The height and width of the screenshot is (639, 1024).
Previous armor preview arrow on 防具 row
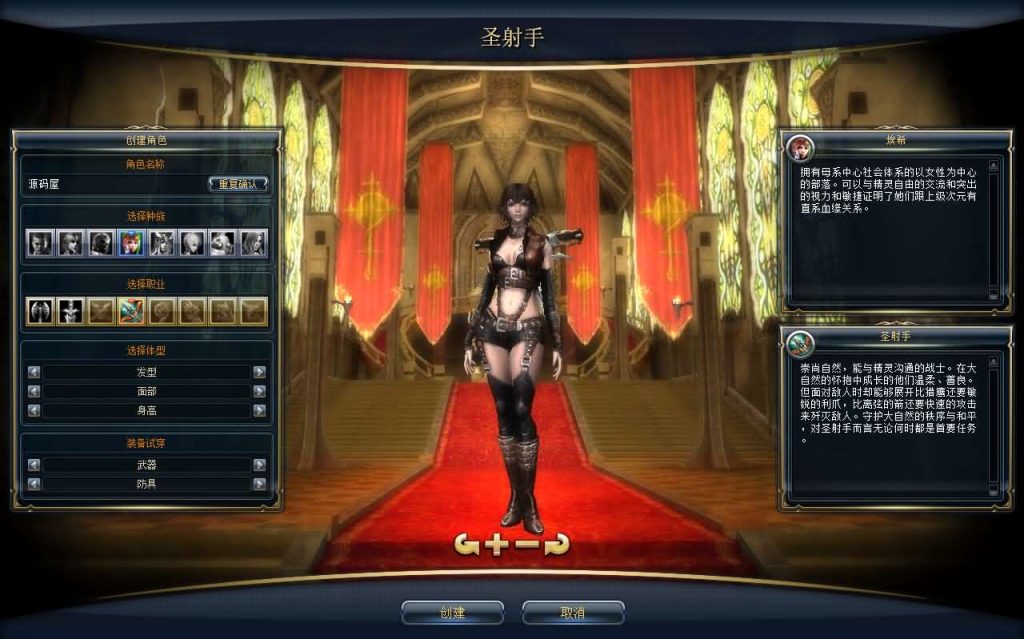(x=34, y=483)
